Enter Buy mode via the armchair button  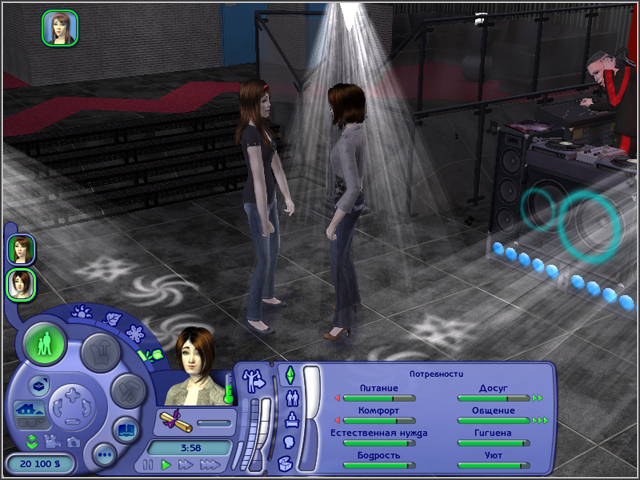coord(101,349)
